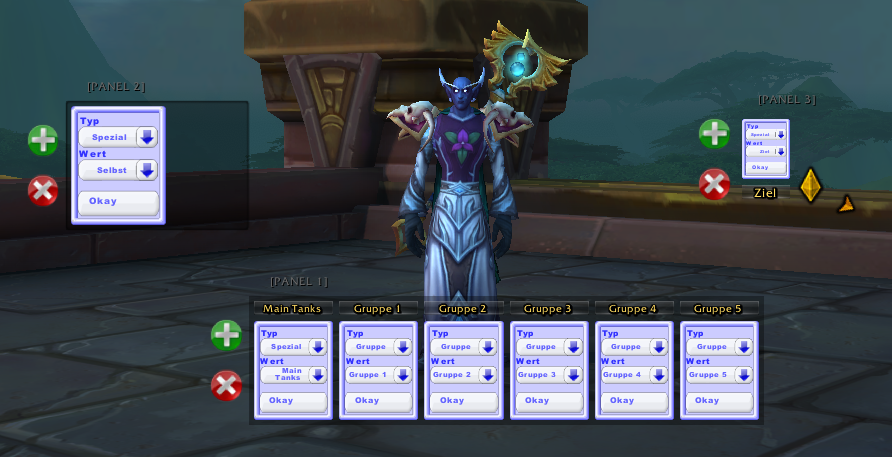Image resolution: width=892 pixels, height=457 pixels.
Task: Open the Typ dropdown showing Spezial in Panel 2
Action: click(147, 137)
